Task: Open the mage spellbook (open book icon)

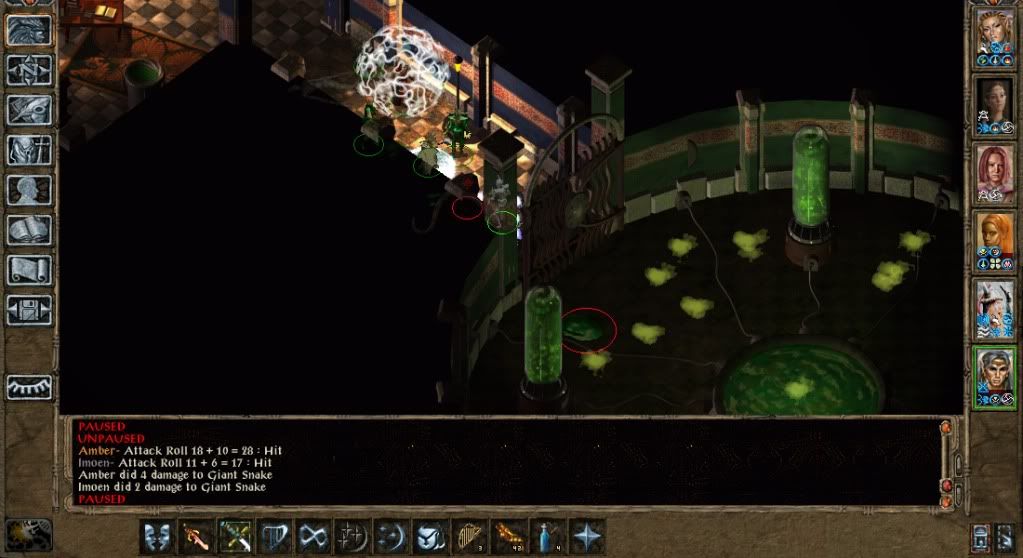Action: [x=28, y=230]
